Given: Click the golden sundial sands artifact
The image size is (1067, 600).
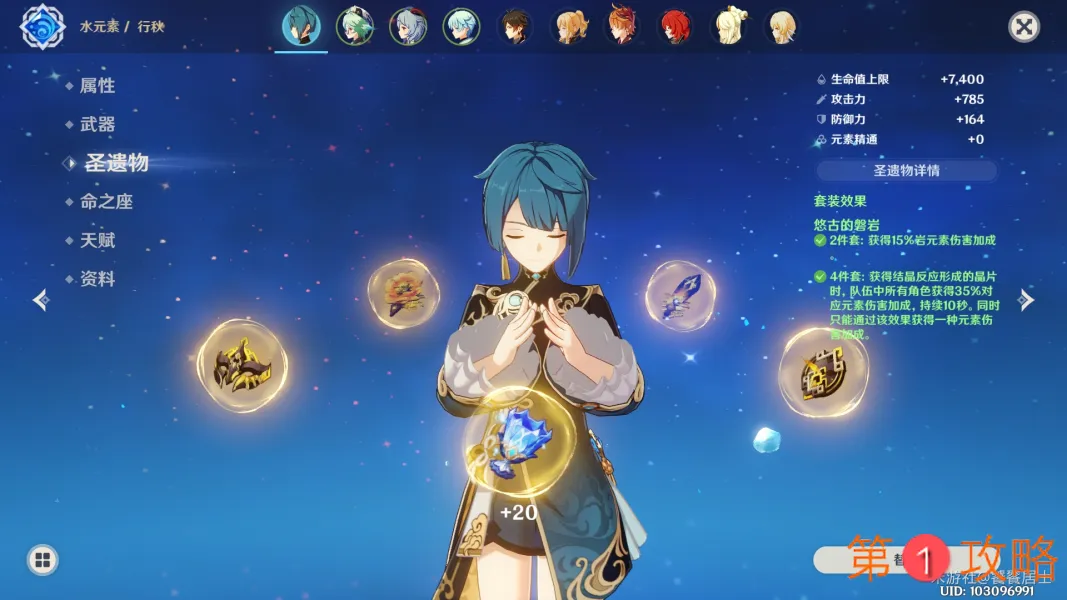Looking at the screenshot, I should (x=823, y=372).
